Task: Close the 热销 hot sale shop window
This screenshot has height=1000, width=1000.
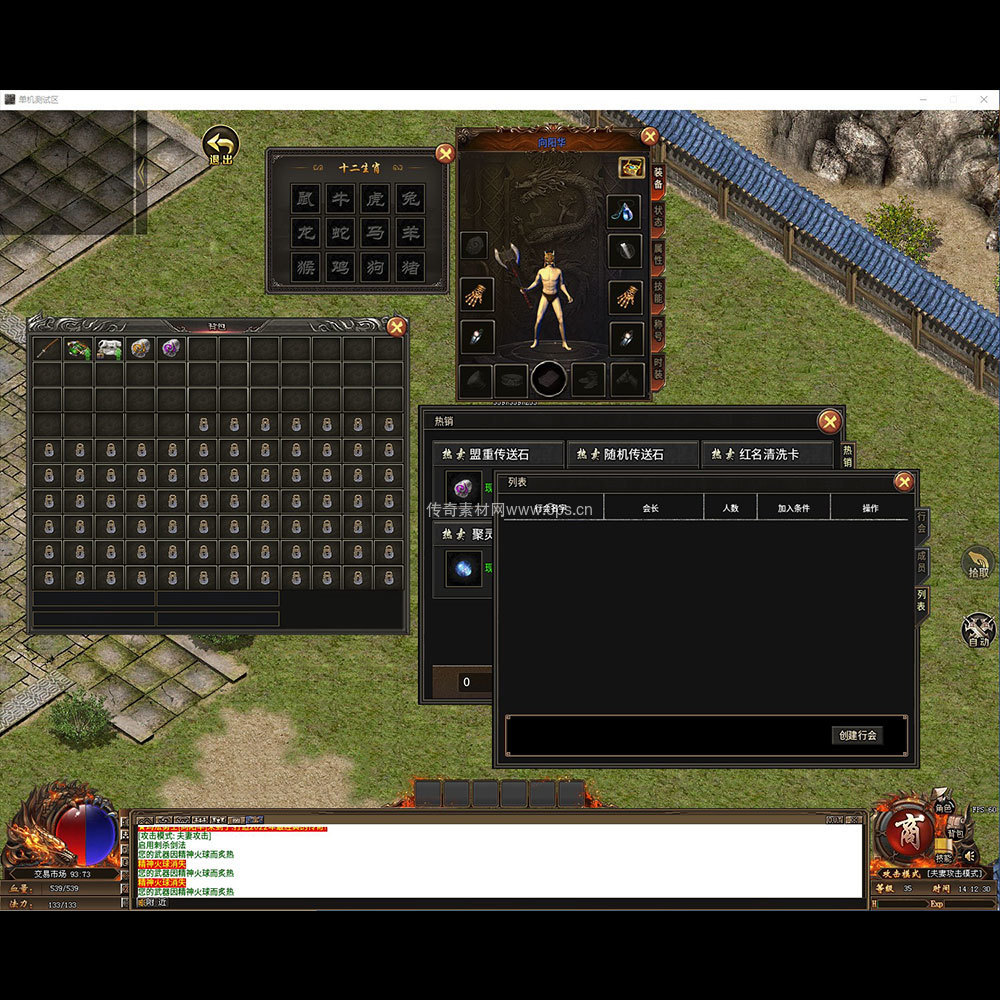Action: pyautogui.click(x=829, y=421)
